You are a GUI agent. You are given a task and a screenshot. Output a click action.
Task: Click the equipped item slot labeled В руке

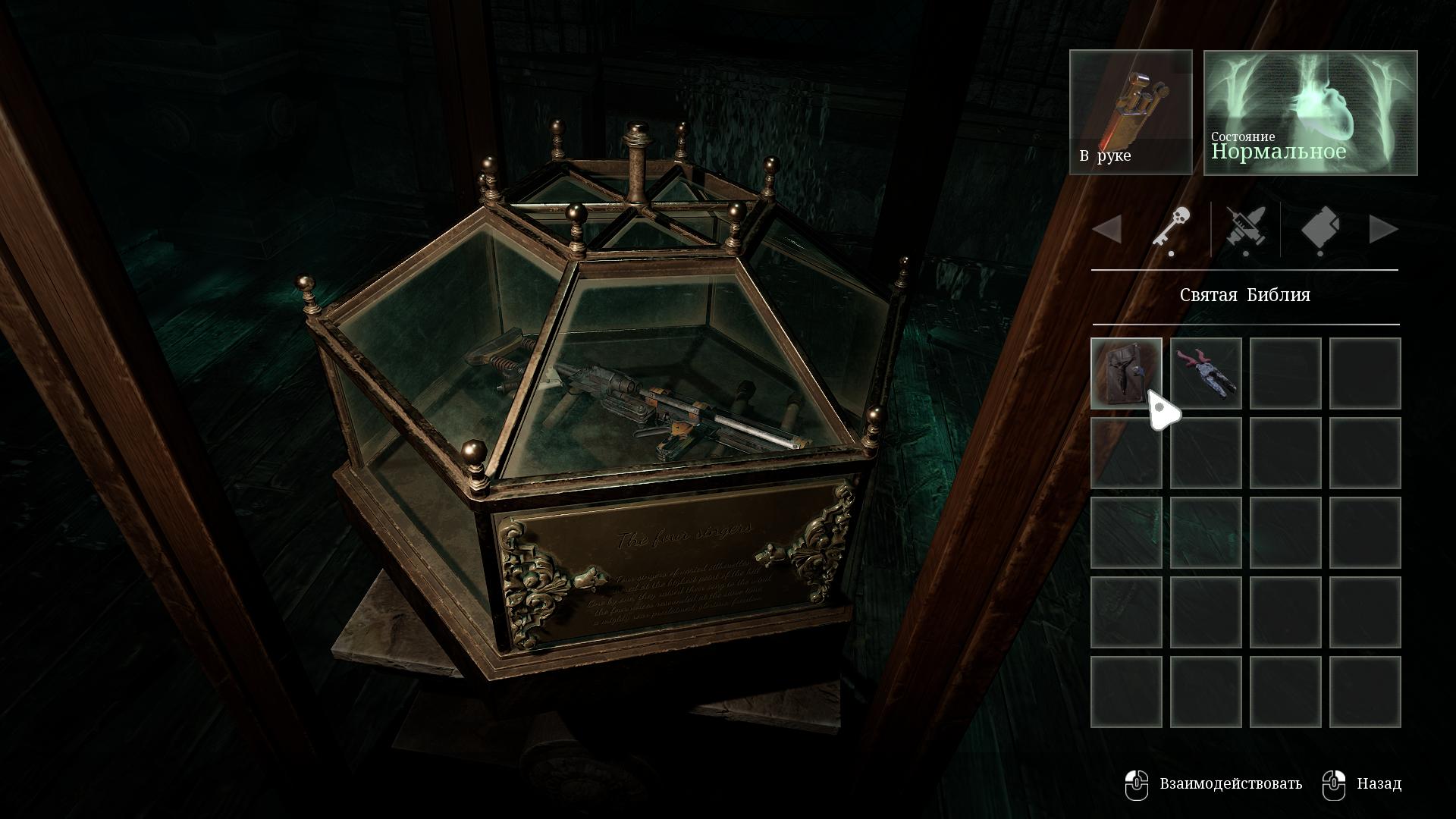tap(1131, 112)
